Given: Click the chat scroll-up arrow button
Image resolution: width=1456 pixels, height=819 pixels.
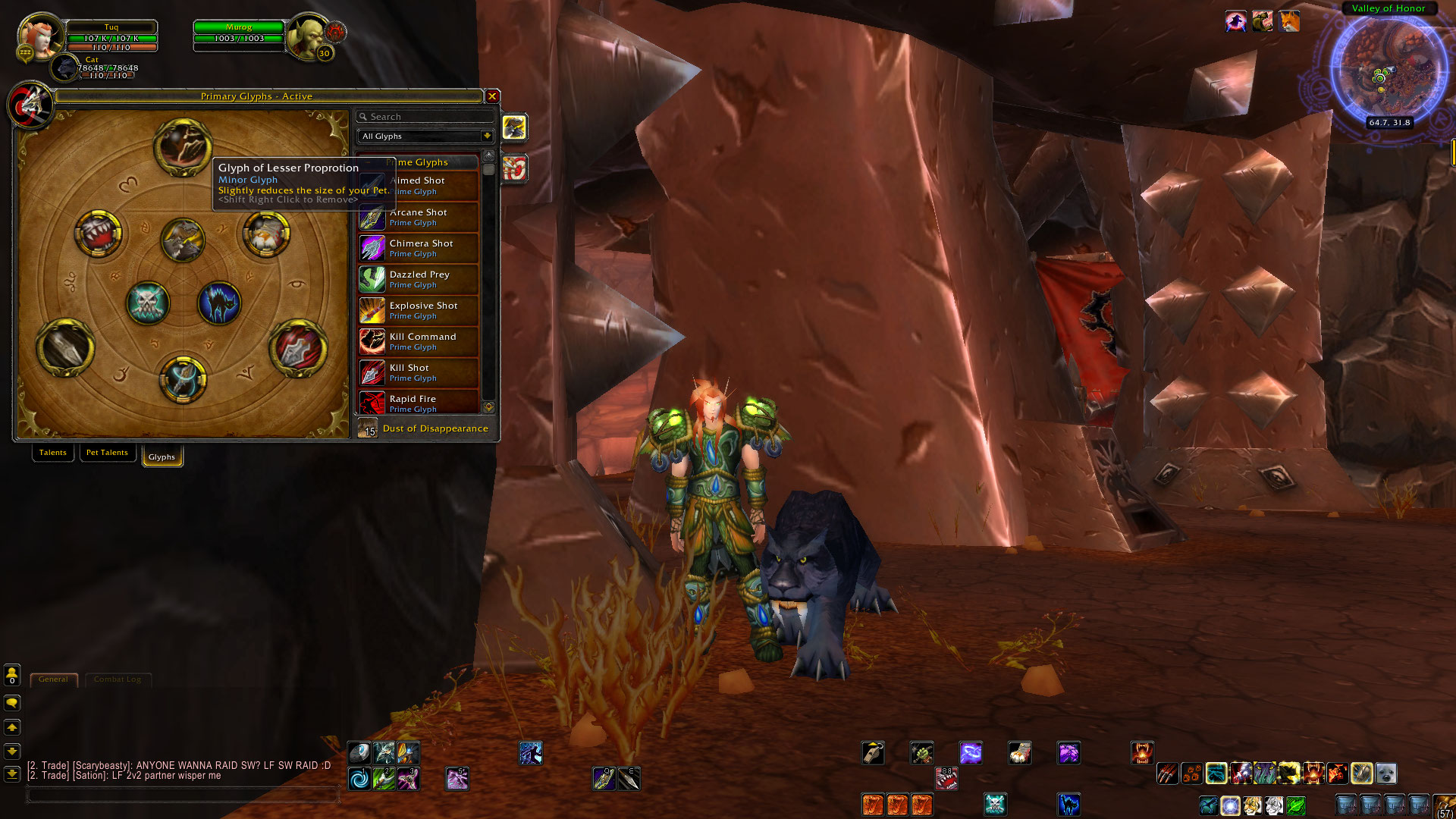Looking at the screenshot, I should coord(11,727).
